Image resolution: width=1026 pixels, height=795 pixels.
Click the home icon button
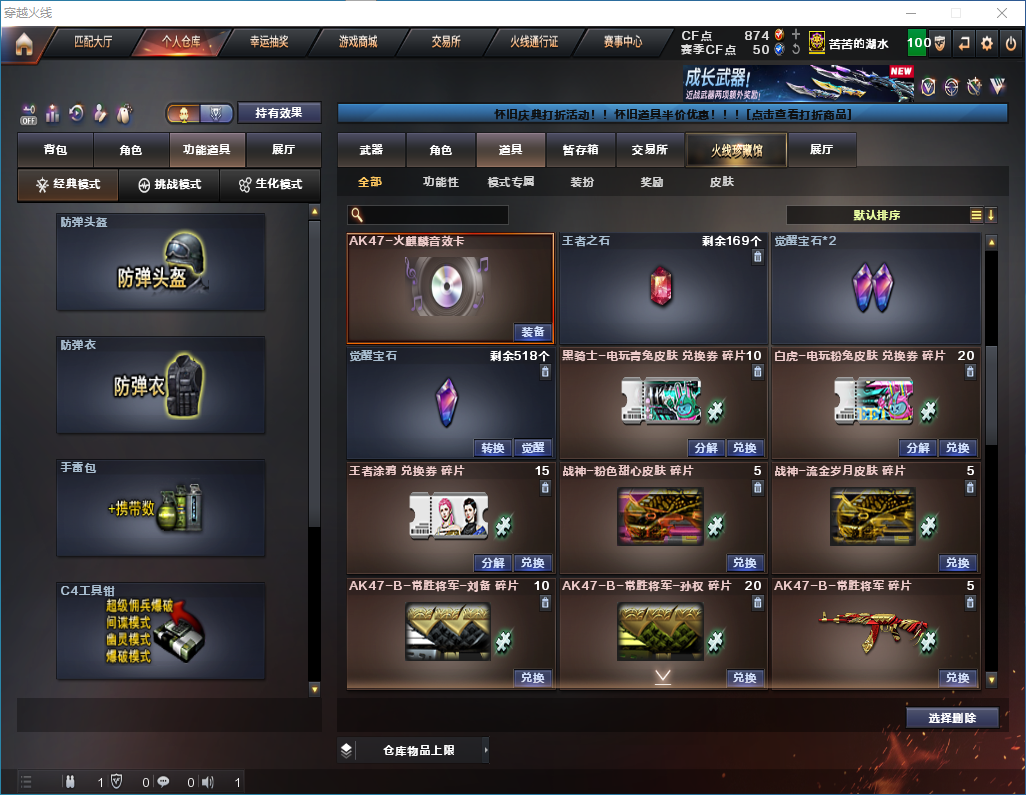click(x=23, y=44)
